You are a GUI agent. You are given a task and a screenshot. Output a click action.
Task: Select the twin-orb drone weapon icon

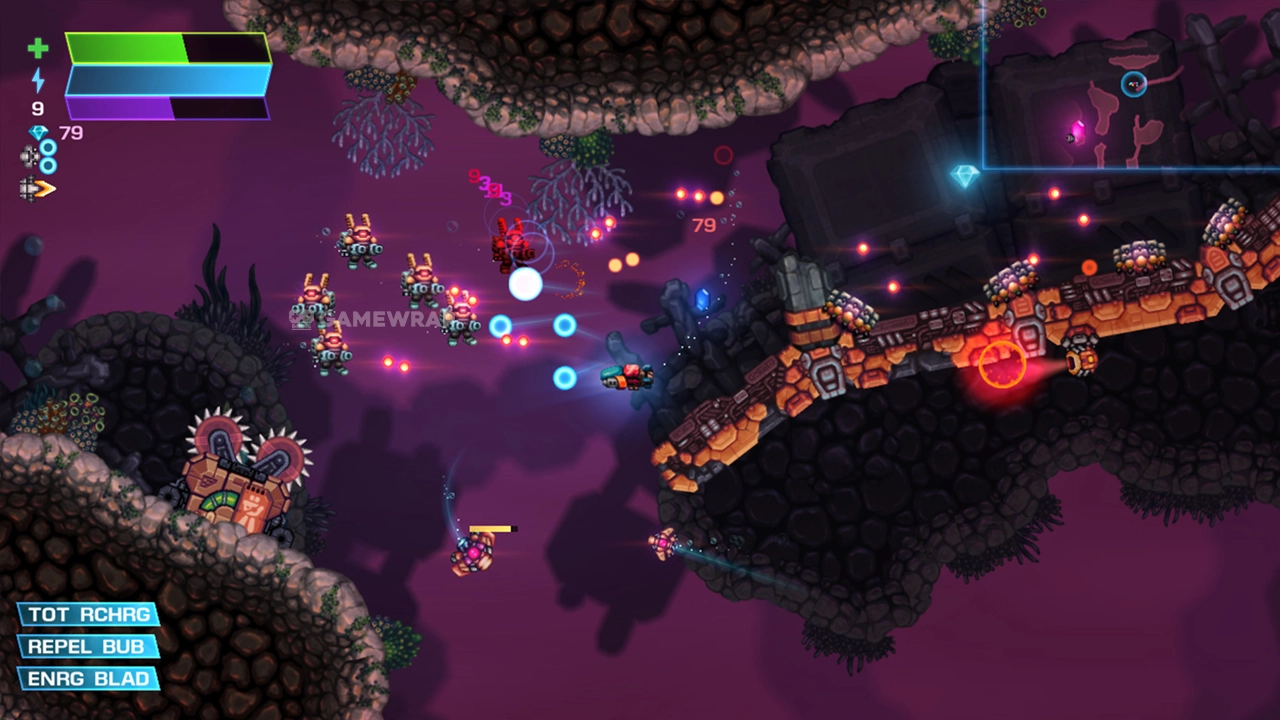39,156
